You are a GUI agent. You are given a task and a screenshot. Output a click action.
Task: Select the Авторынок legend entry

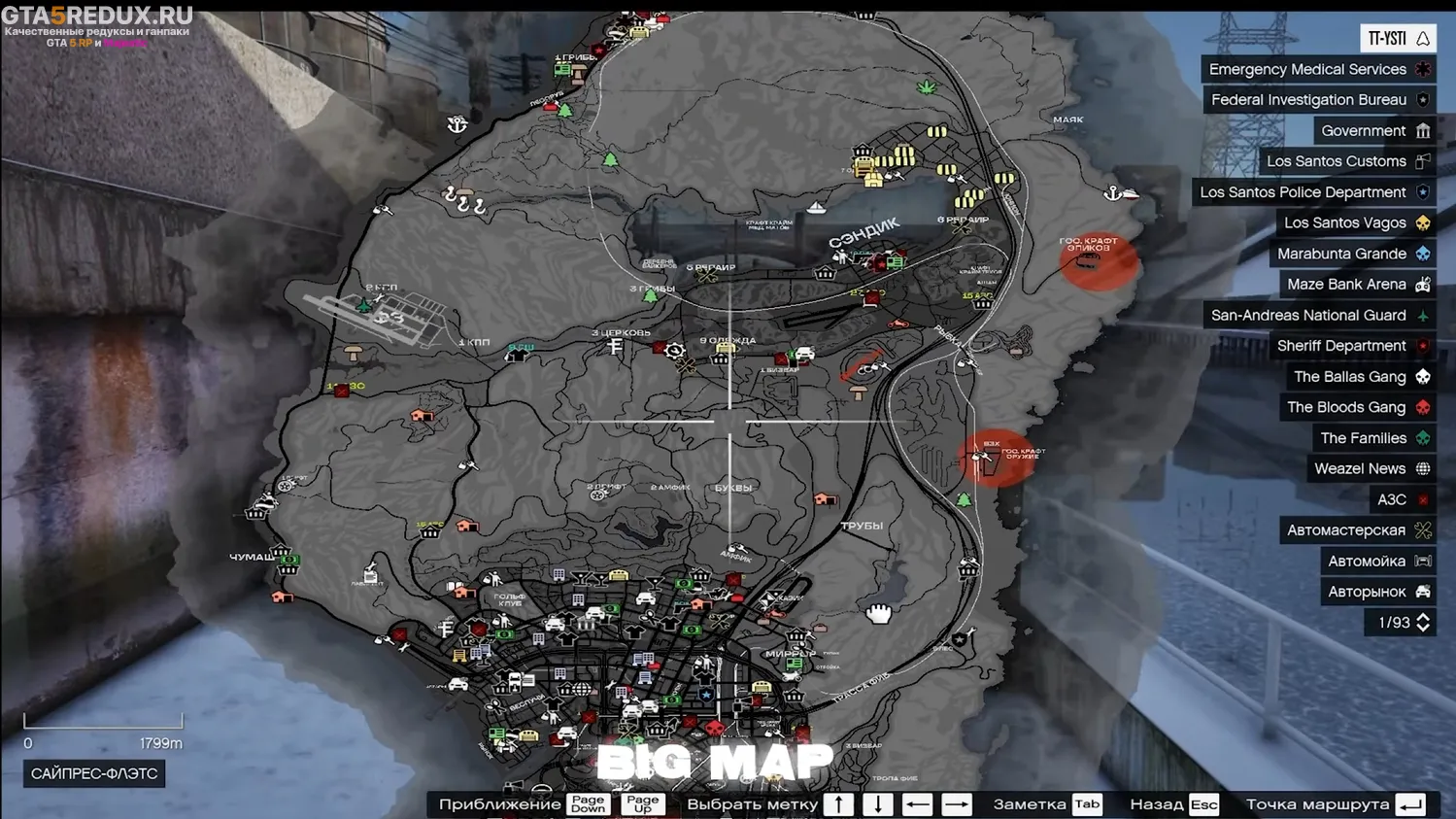(x=1376, y=592)
